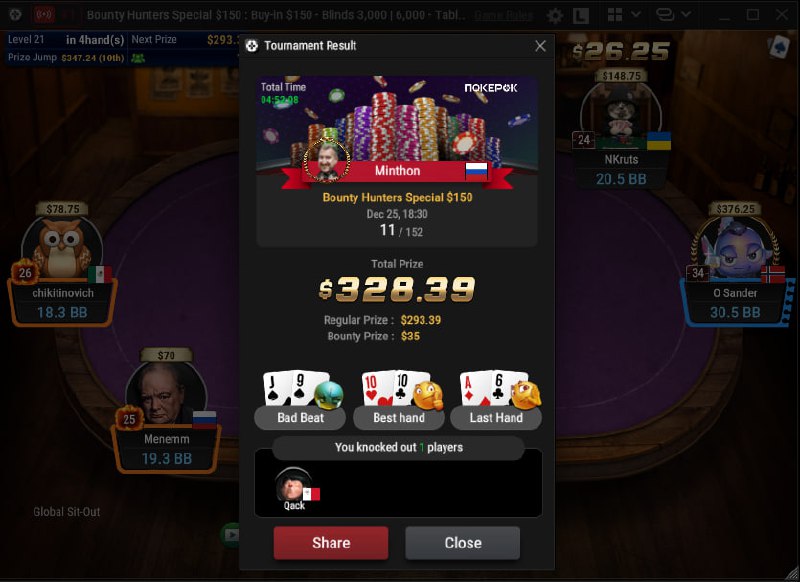Open the table layout grid menu
The image size is (800, 582).
coord(617,15)
